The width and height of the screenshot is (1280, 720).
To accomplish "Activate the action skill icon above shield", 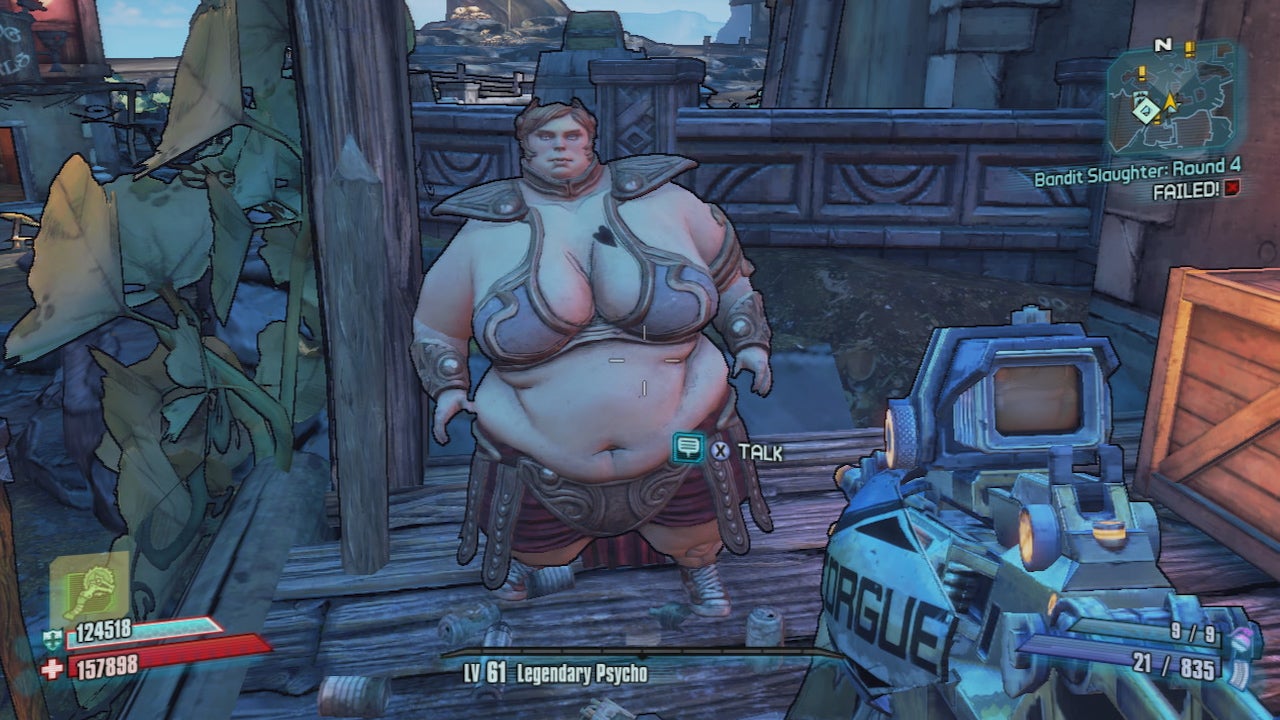I will tap(89, 590).
